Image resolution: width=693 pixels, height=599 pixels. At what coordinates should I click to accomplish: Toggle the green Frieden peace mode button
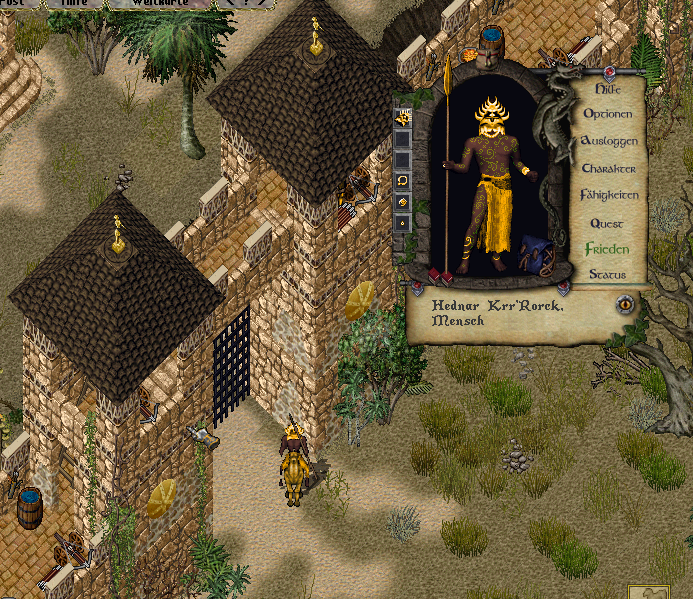tap(607, 248)
